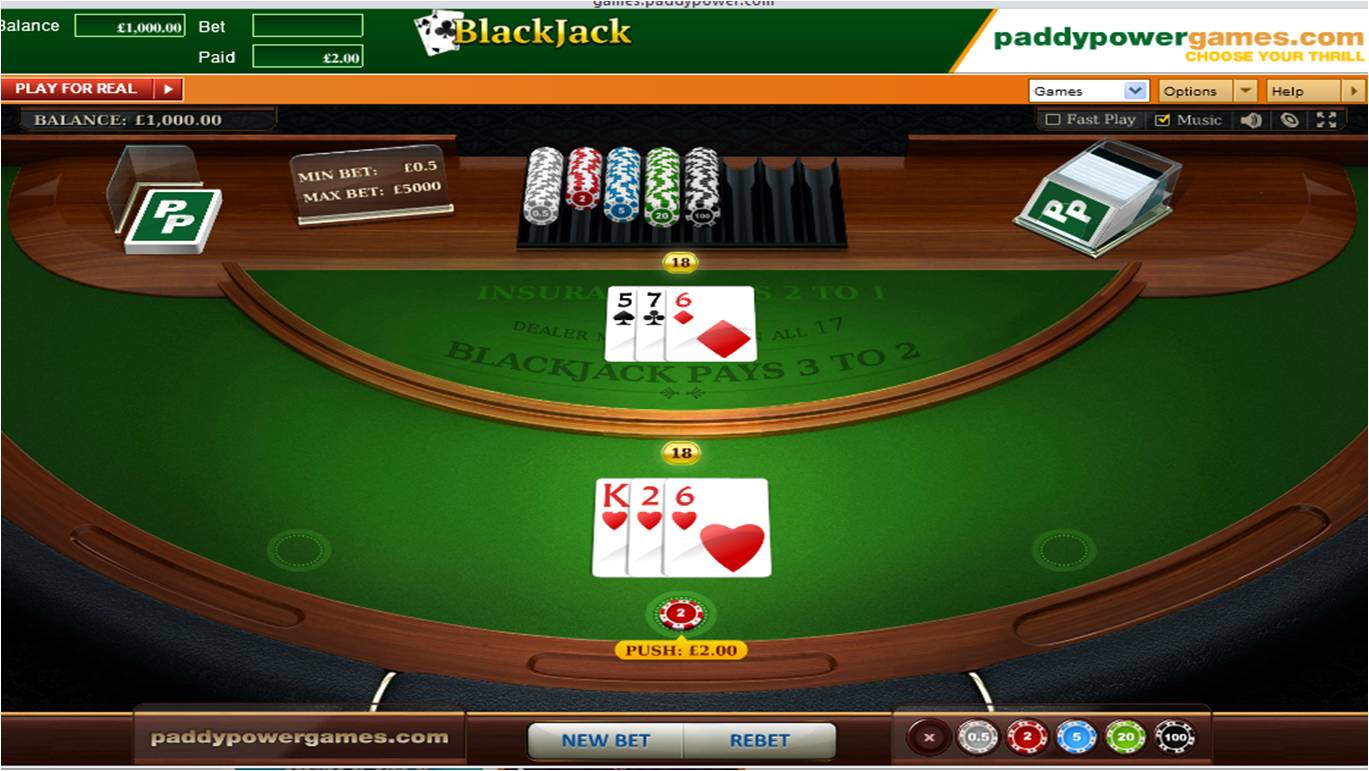The image size is (1369, 771).
Task: Start a new bet
Action: tap(605, 741)
